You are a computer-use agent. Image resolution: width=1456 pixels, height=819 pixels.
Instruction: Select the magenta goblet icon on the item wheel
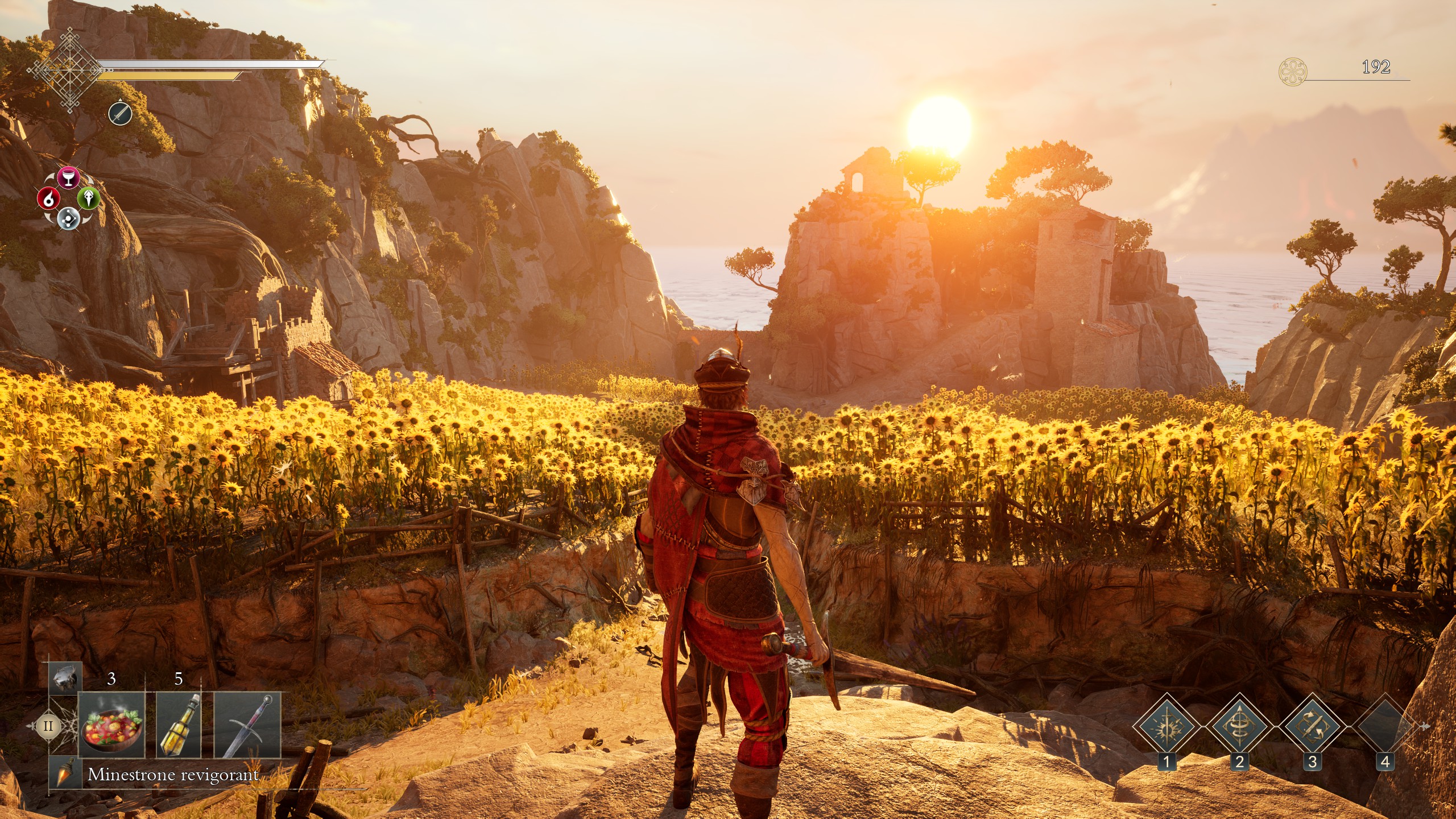(x=69, y=177)
